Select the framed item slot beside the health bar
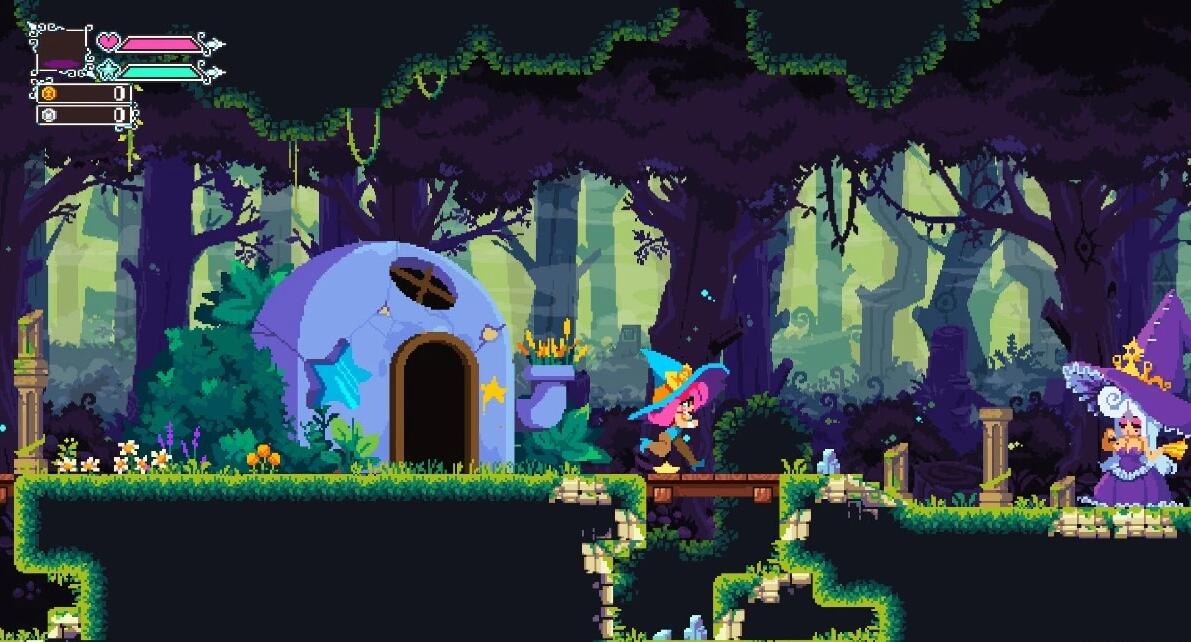1191x642 pixels. point(62,50)
